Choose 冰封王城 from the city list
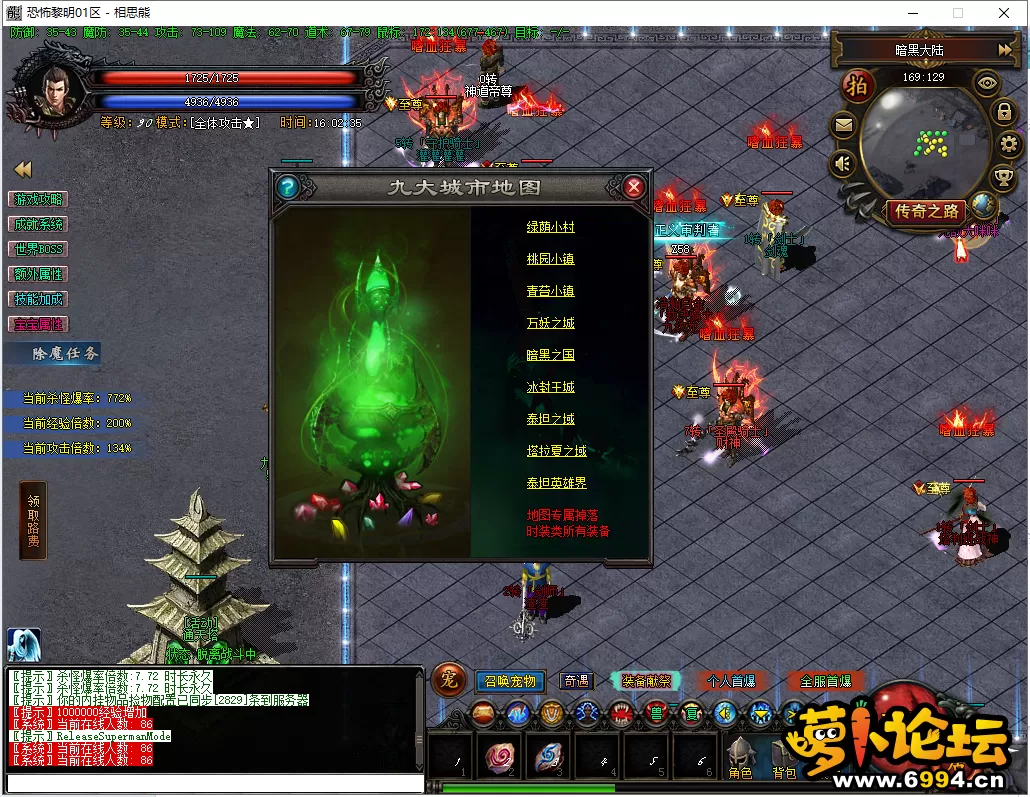 click(x=551, y=387)
